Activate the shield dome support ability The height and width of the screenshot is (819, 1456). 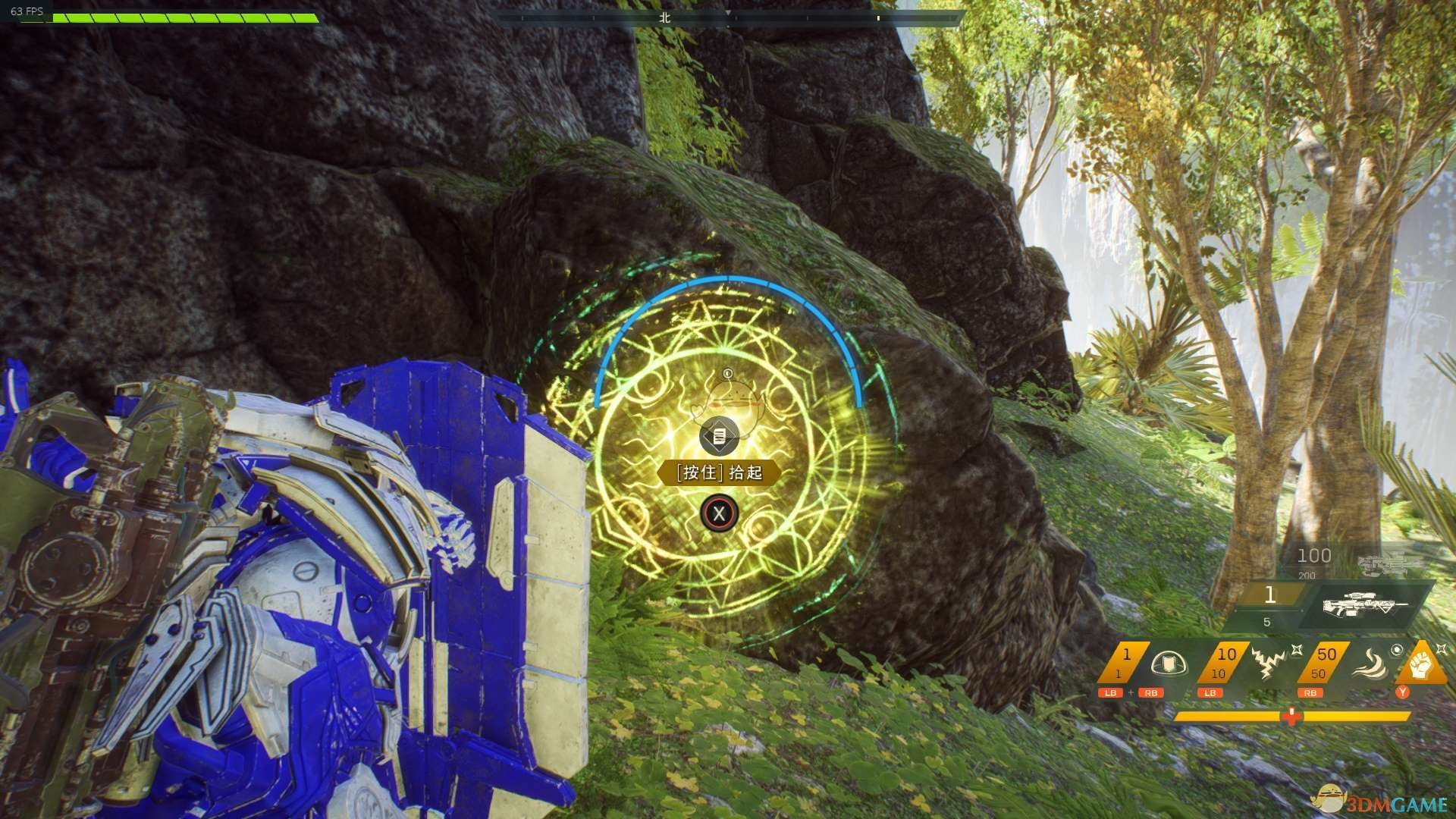tap(1168, 664)
